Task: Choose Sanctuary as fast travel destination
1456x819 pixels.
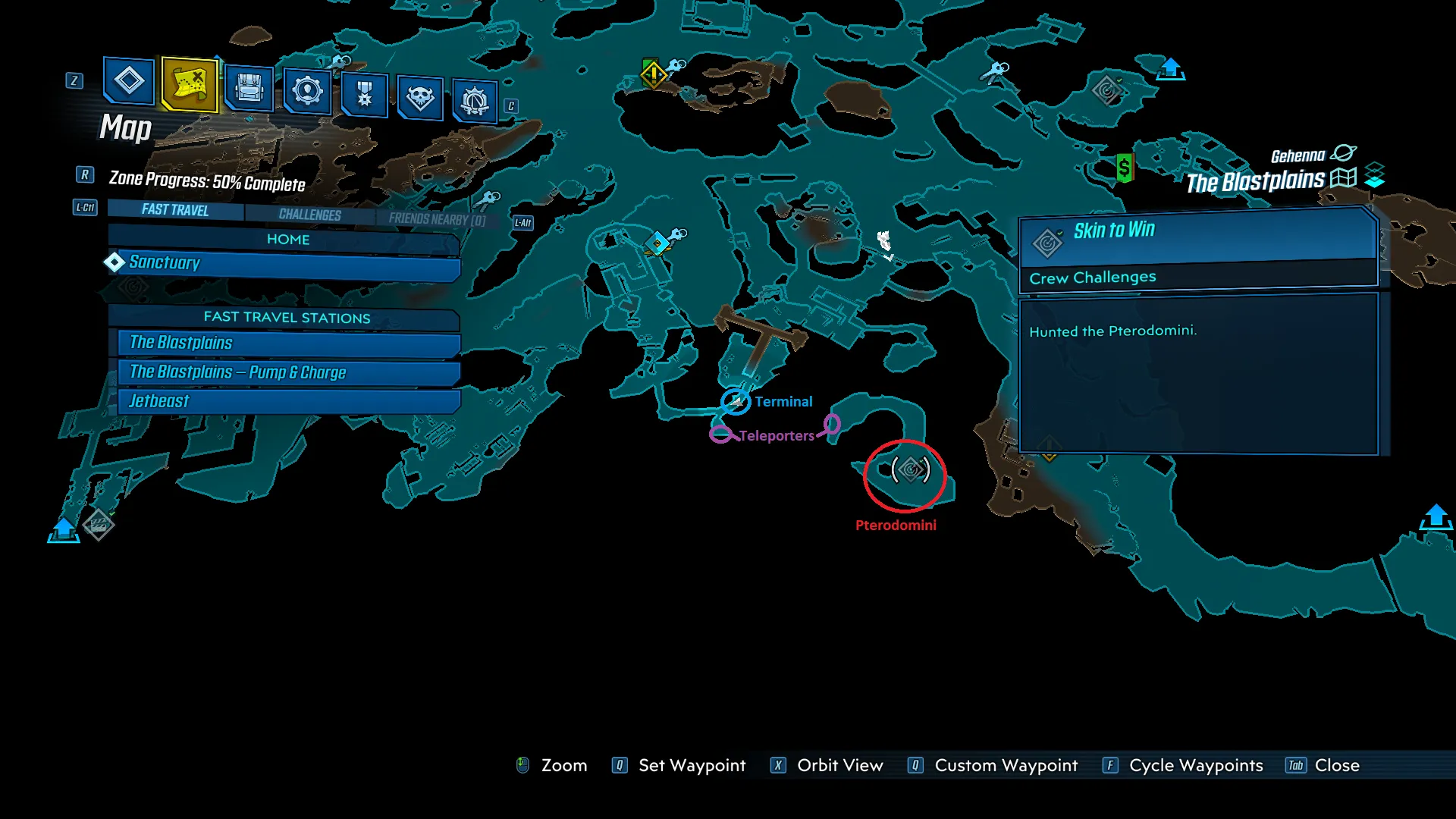Action: 287,264
